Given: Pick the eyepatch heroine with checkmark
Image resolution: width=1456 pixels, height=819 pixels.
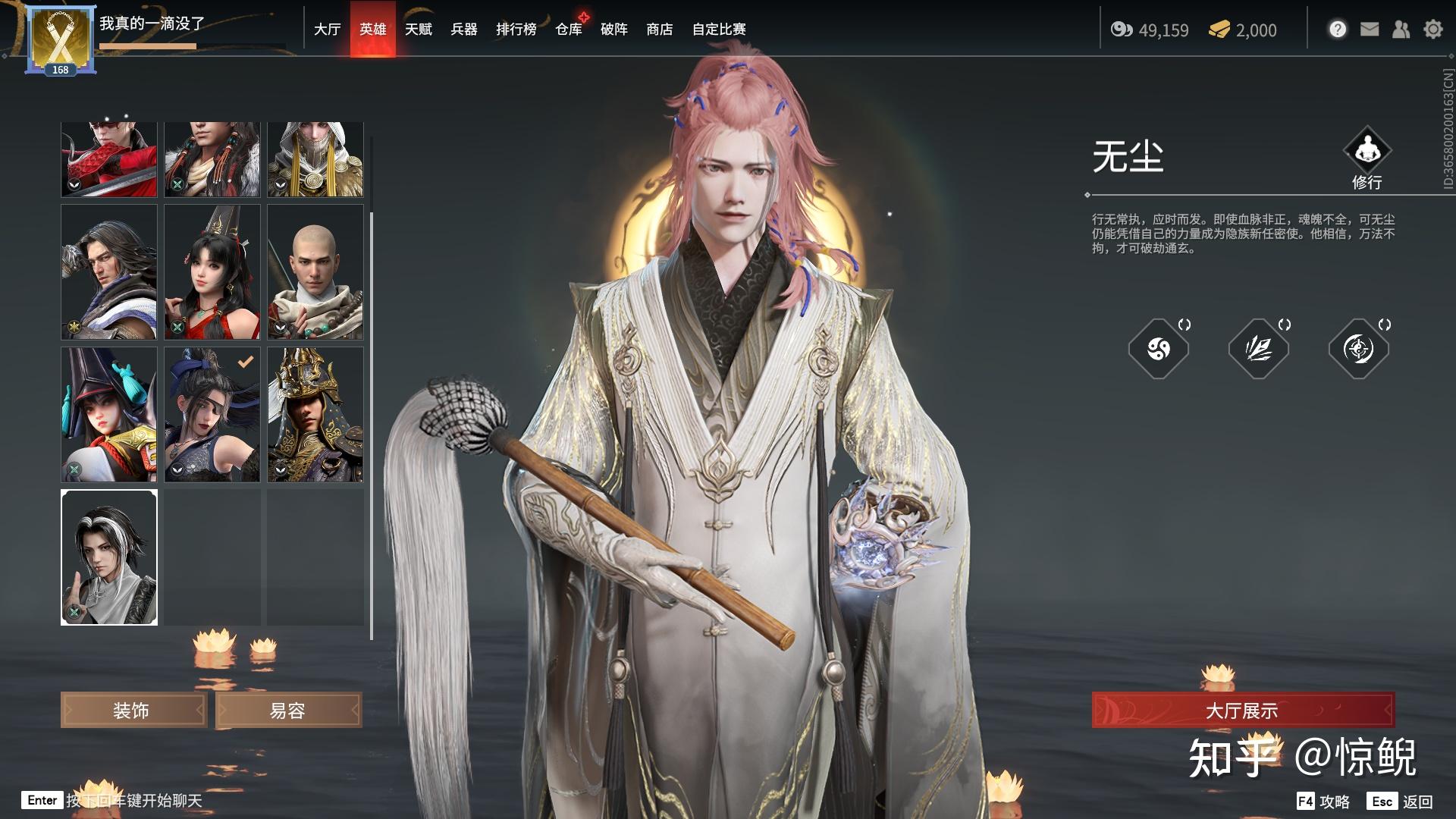Looking at the screenshot, I should click(212, 414).
